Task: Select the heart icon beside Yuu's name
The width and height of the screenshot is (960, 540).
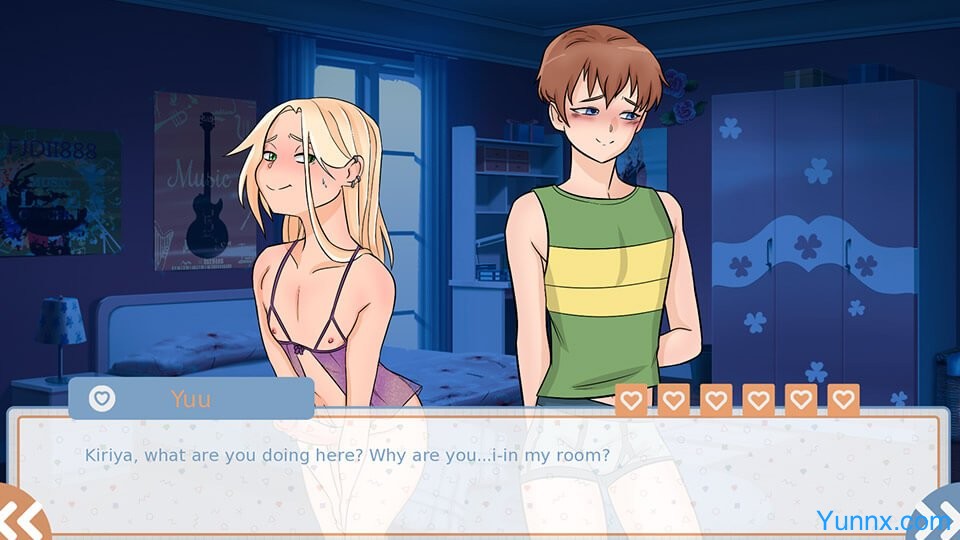Action: pyautogui.click(x=102, y=399)
